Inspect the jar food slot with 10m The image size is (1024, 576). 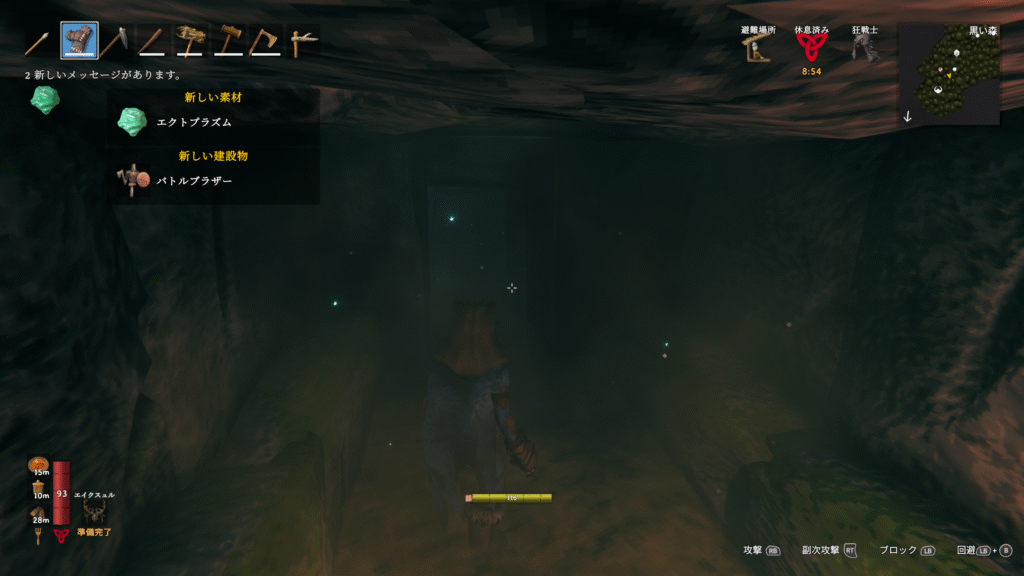(x=41, y=488)
